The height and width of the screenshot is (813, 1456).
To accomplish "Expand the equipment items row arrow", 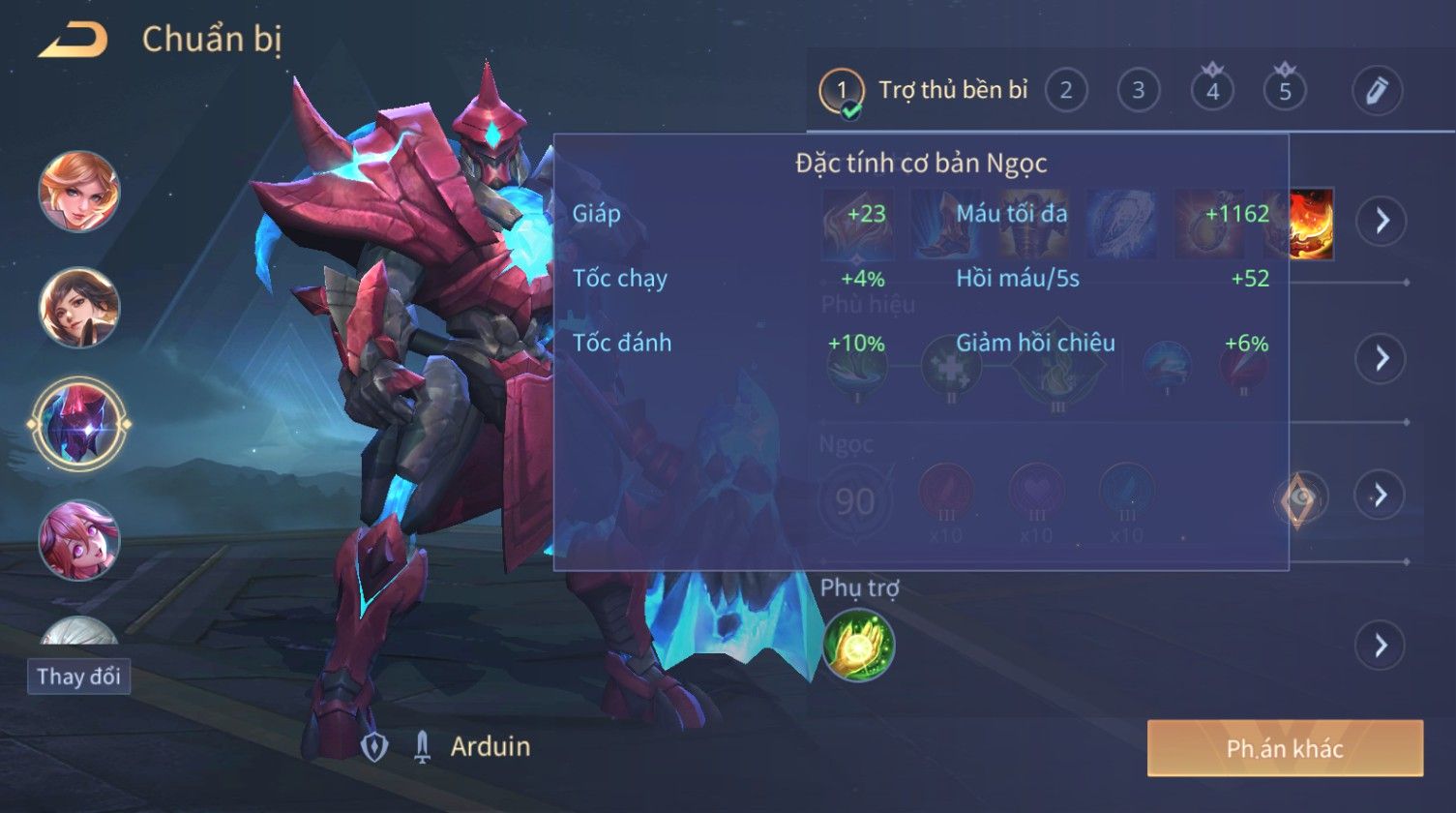I will 1381,222.
